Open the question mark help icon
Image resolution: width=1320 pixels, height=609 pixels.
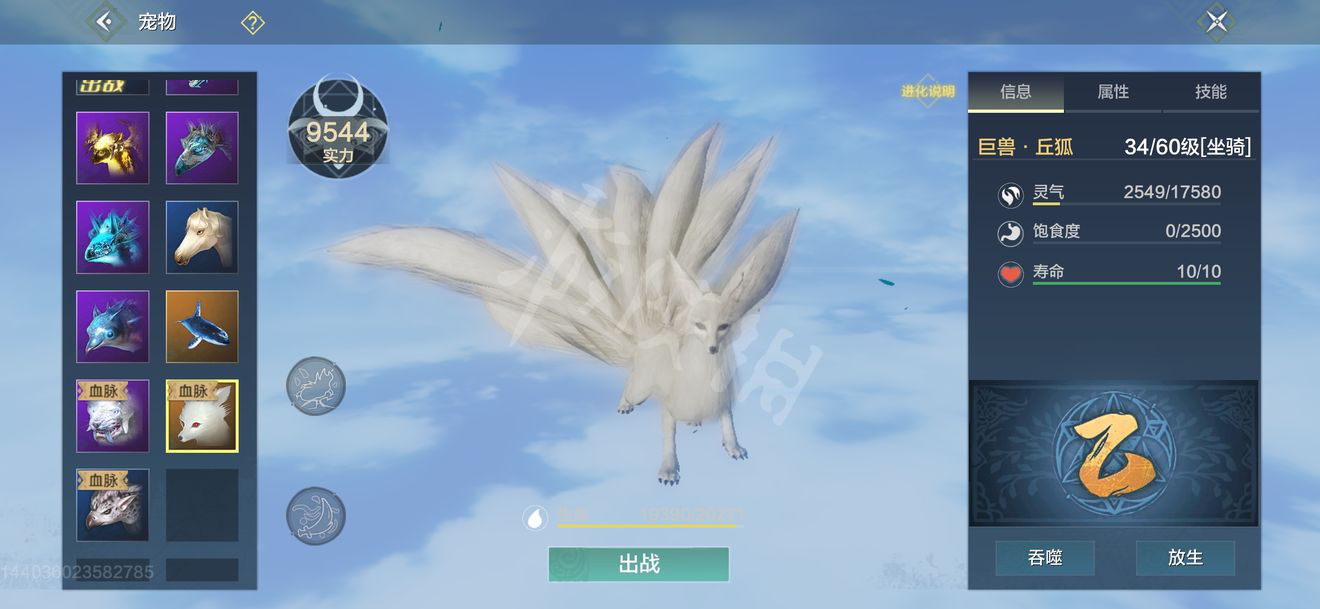pyautogui.click(x=252, y=22)
